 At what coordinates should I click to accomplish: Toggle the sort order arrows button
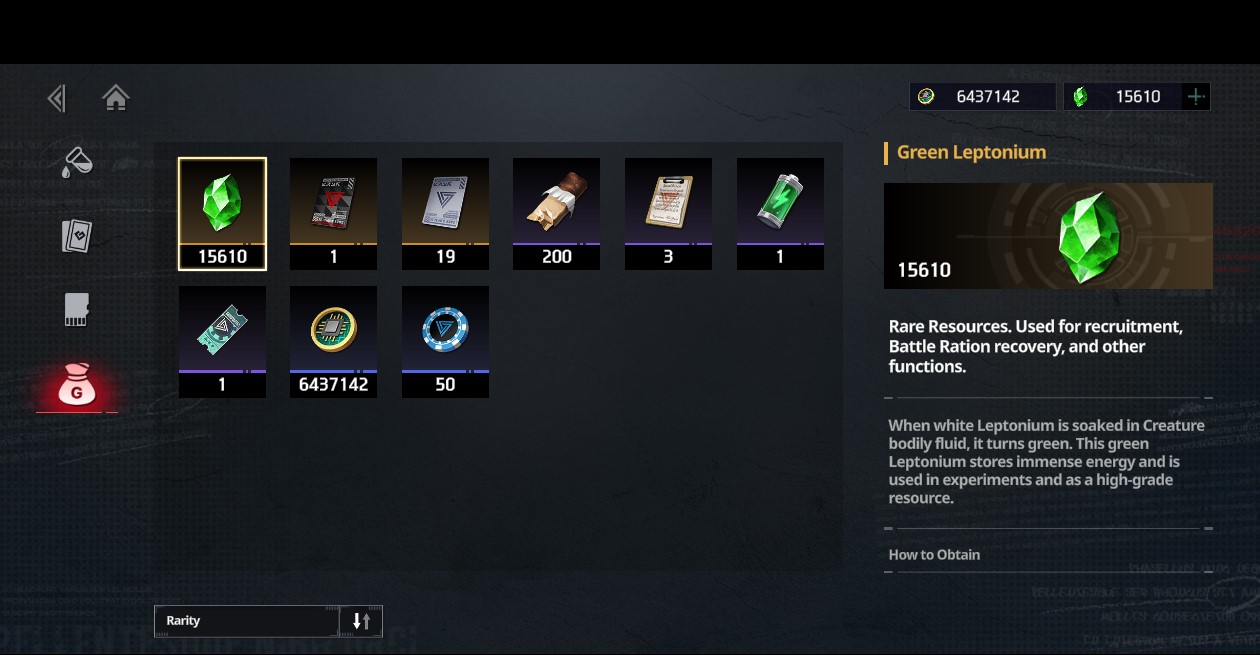coord(361,621)
